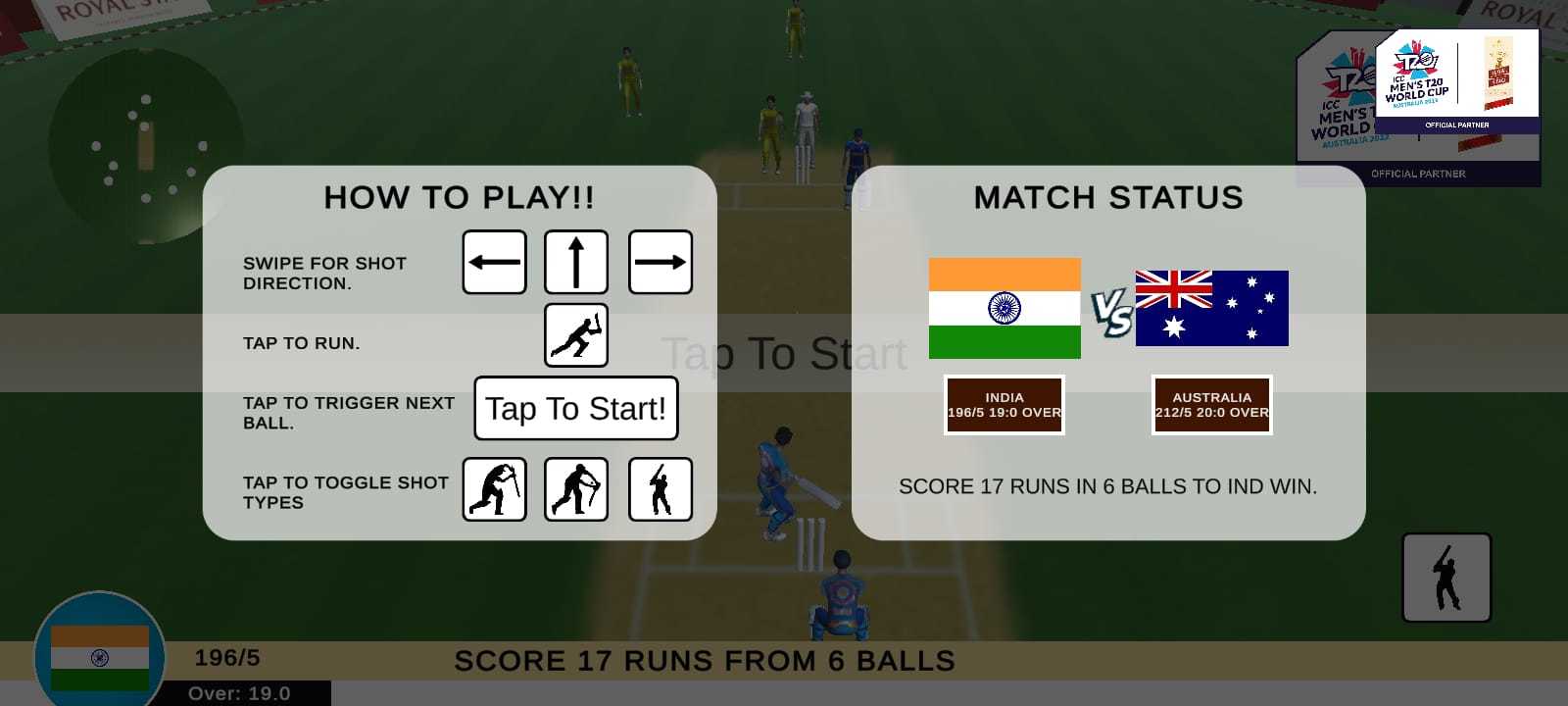Viewport: 1568px width, 706px height.
Task: Switch to the MATCH STATUS panel
Action: (1107, 197)
